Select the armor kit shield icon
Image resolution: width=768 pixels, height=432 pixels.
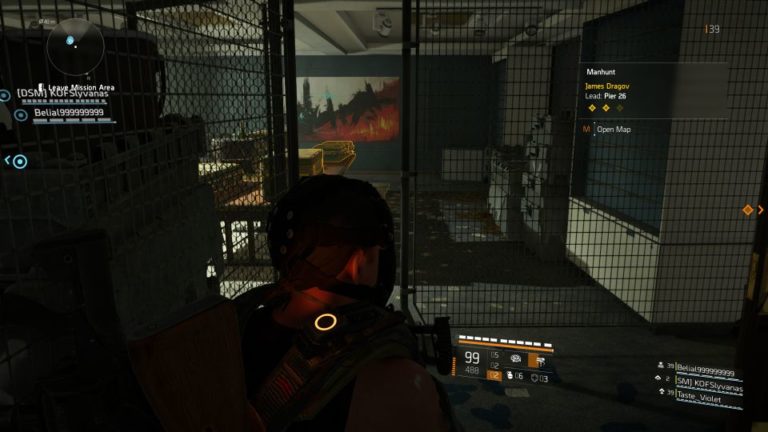[536, 376]
